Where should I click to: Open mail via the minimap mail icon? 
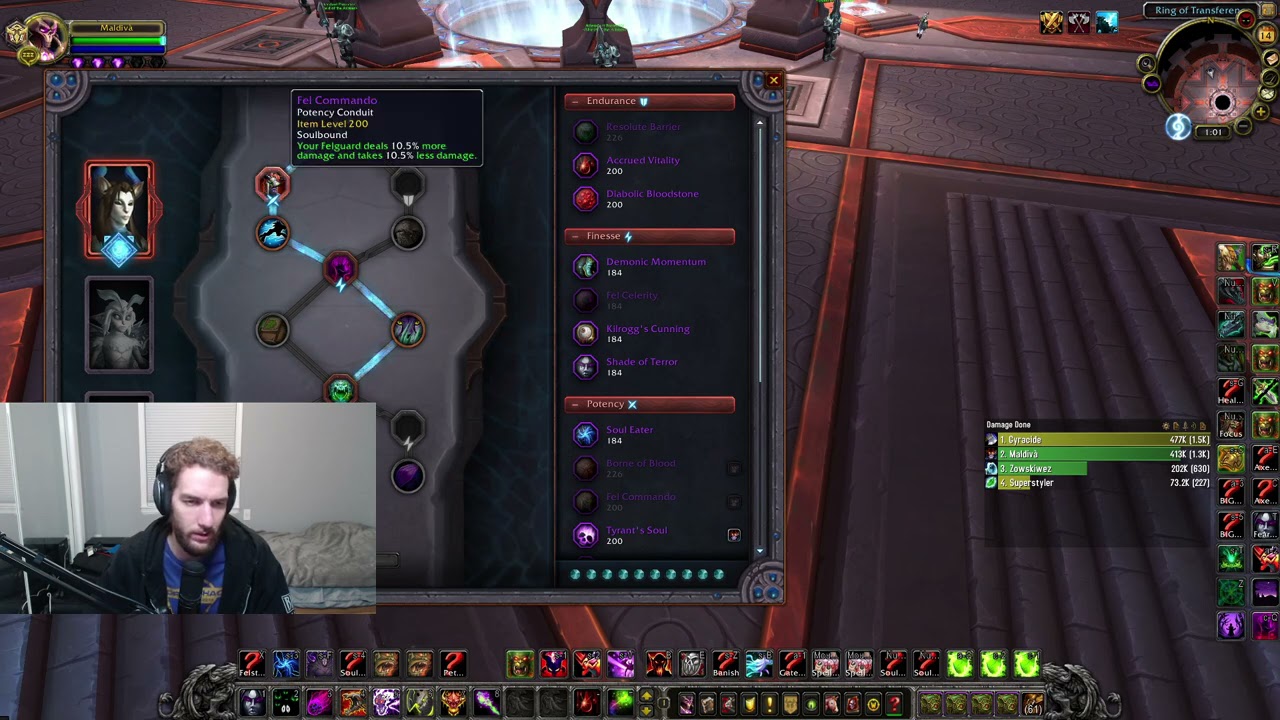point(1272,60)
